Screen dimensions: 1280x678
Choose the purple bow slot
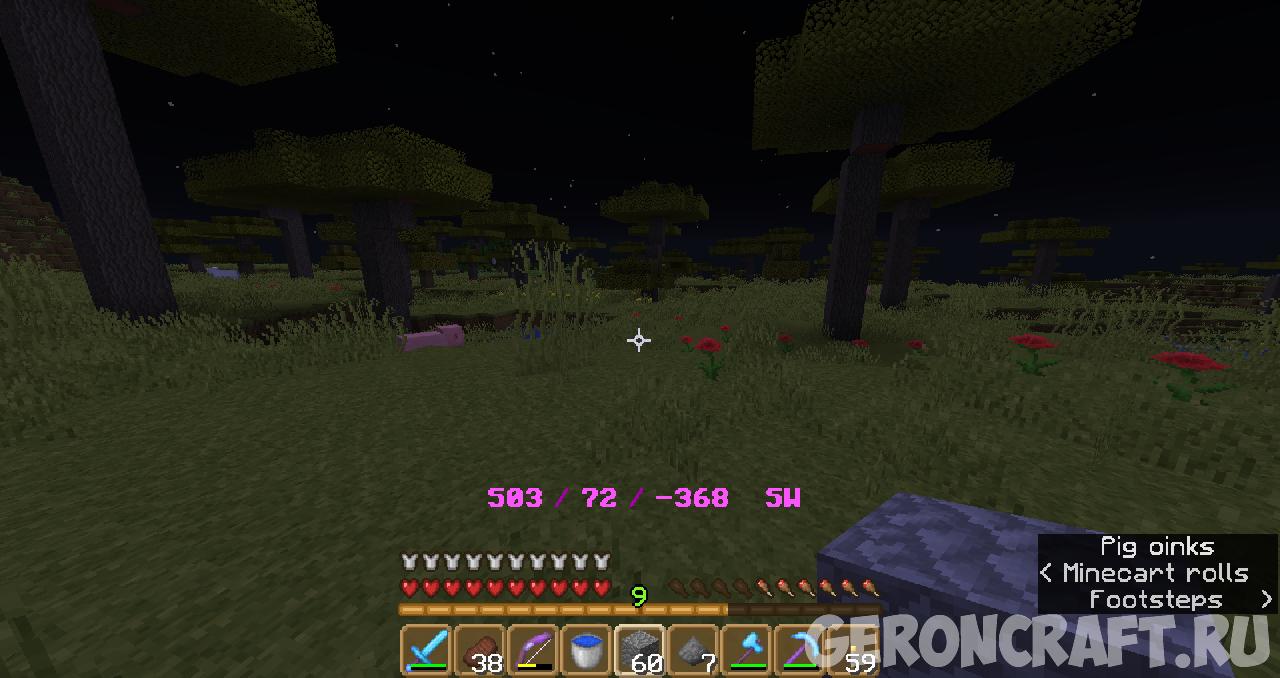(x=533, y=650)
